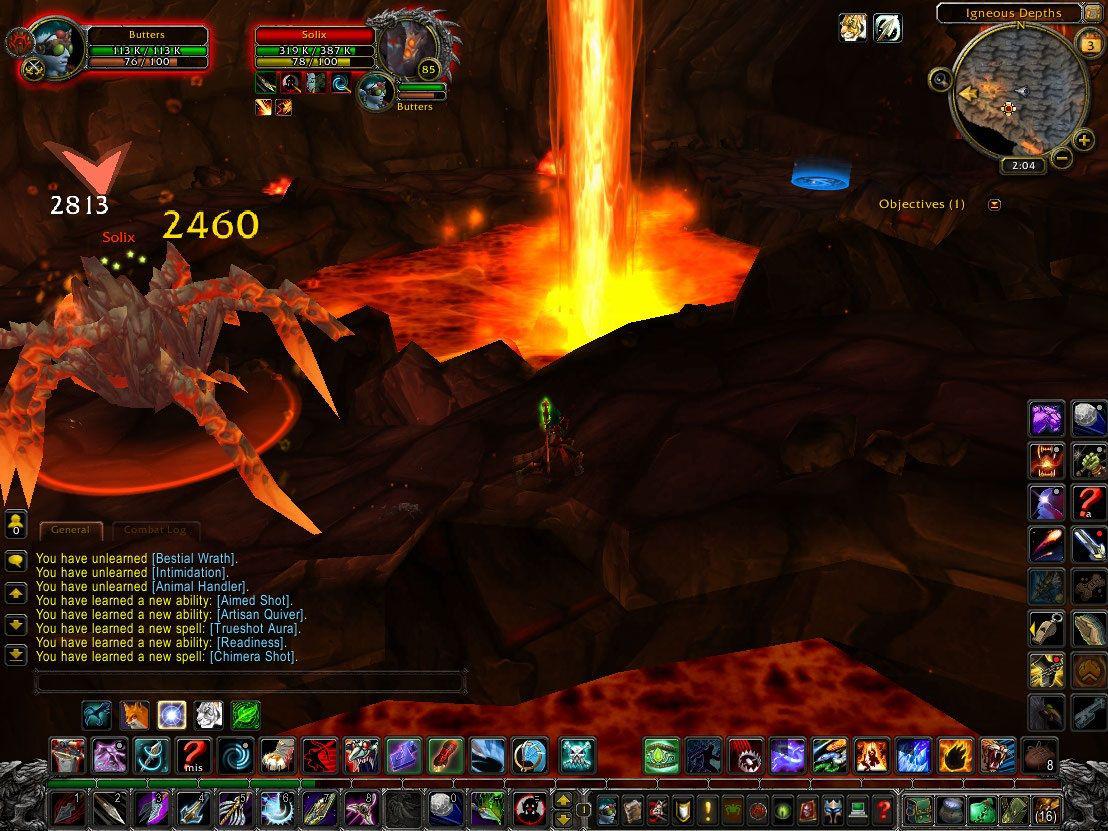Collapse the Objectives tracker
The width and height of the screenshot is (1108, 831).
pyautogui.click(x=994, y=204)
